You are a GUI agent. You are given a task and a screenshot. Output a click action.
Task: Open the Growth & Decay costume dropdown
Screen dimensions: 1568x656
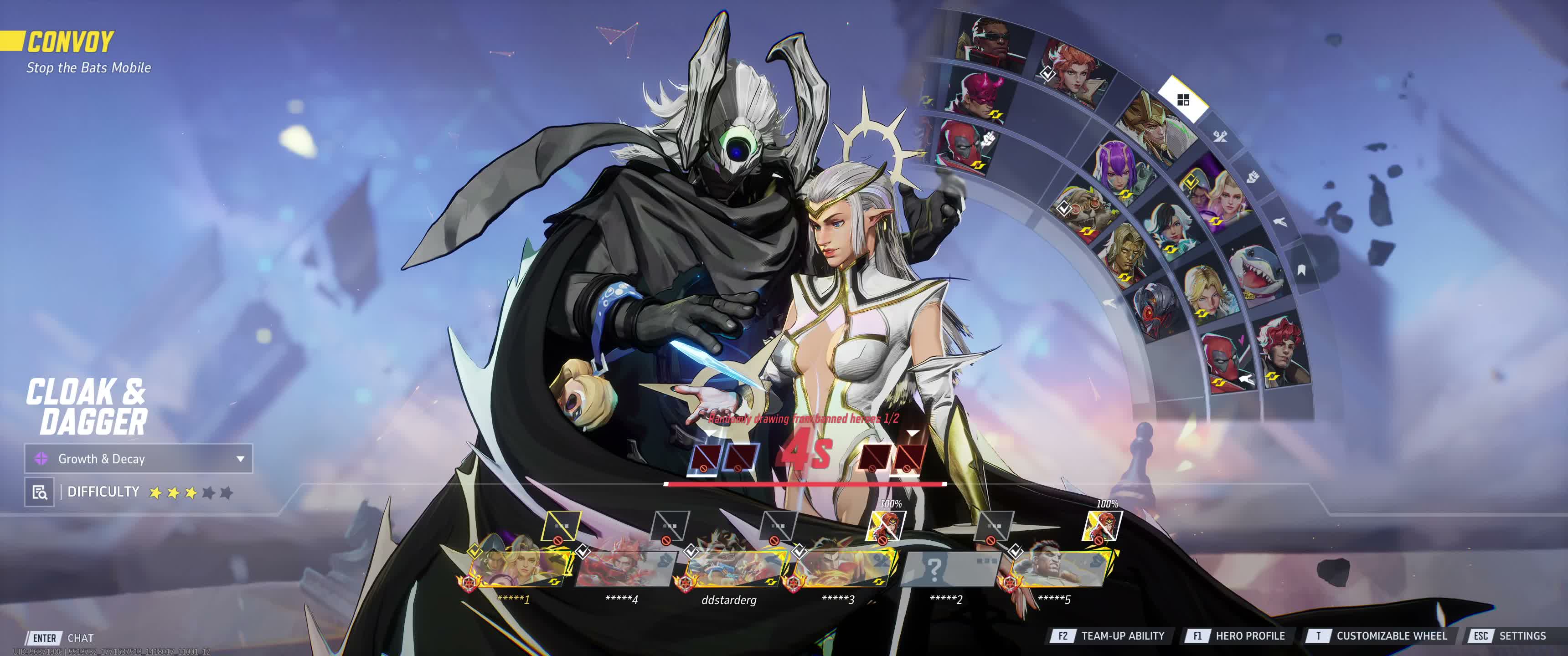[139, 459]
